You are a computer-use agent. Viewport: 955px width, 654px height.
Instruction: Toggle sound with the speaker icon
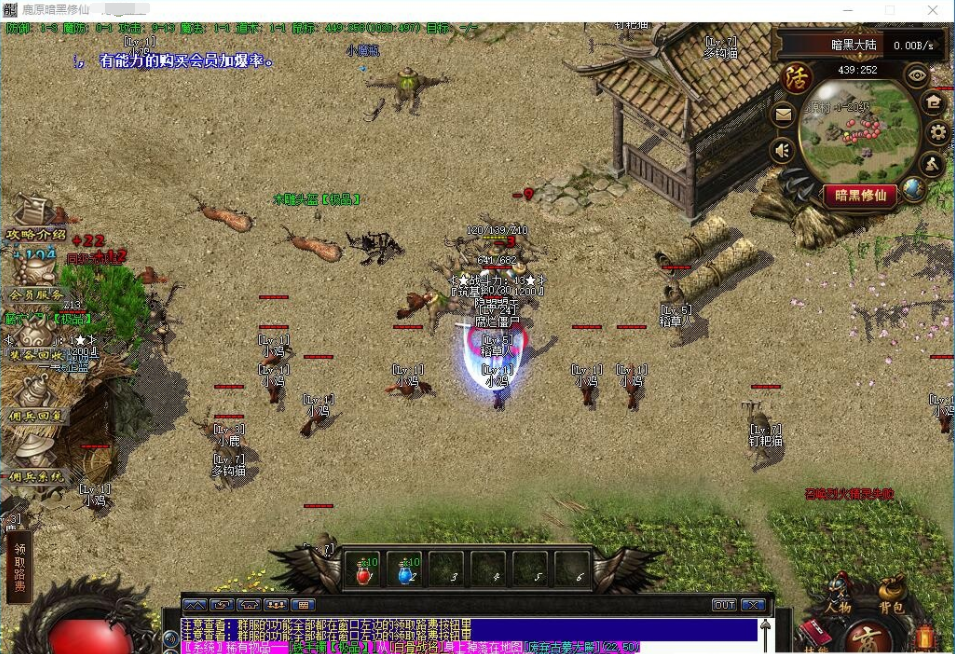click(x=783, y=151)
